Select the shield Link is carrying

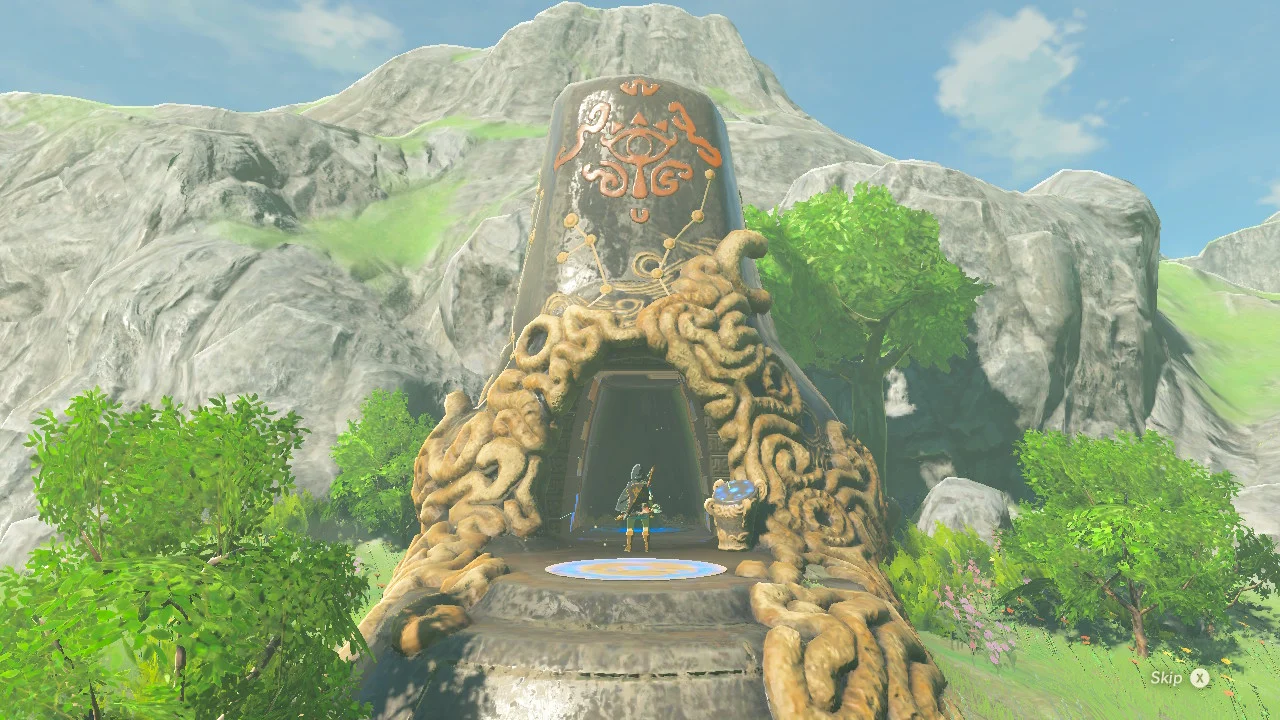[632, 488]
